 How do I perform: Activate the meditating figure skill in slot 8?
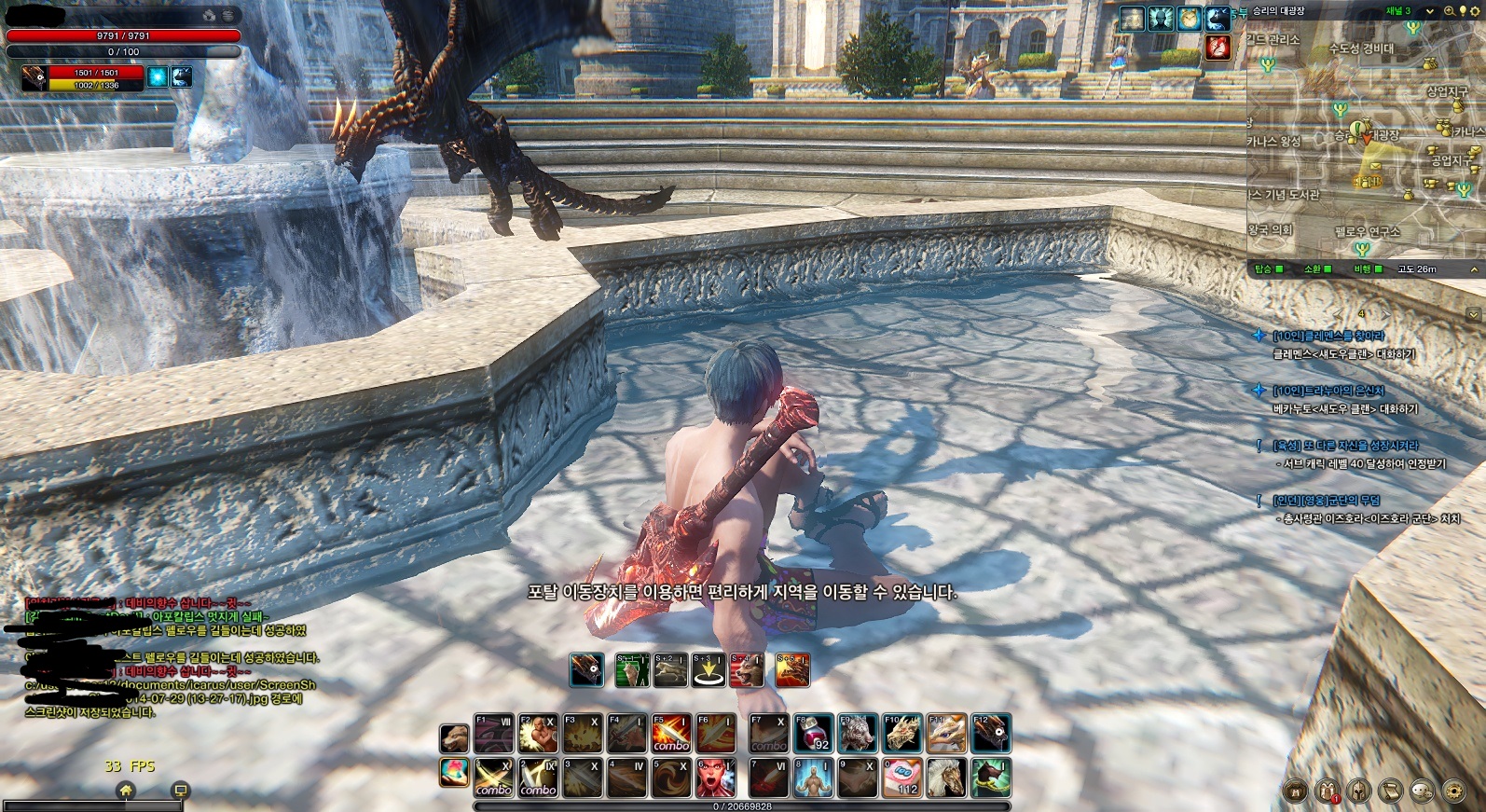(812, 778)
